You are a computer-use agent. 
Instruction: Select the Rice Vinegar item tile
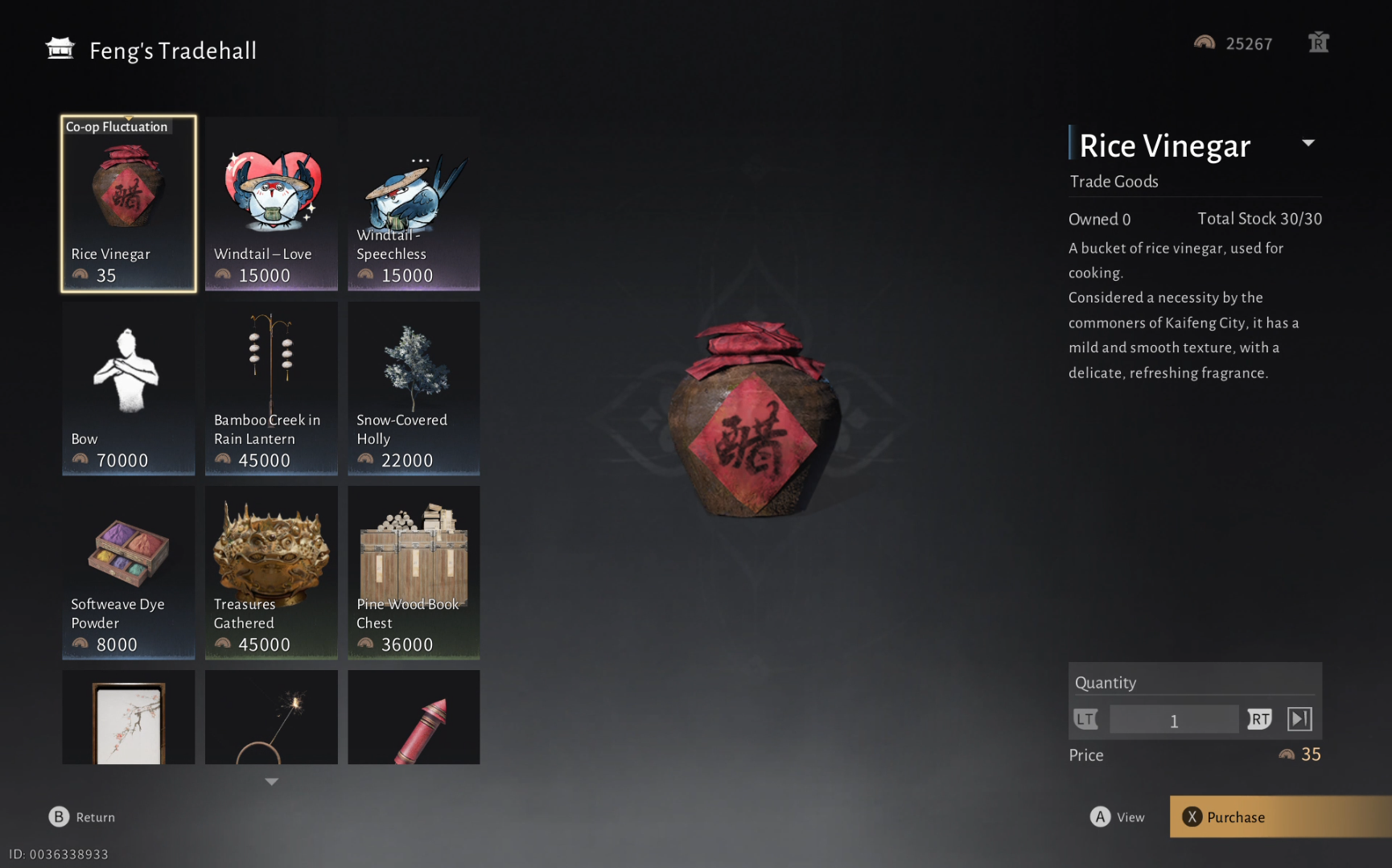coord(129,204)
